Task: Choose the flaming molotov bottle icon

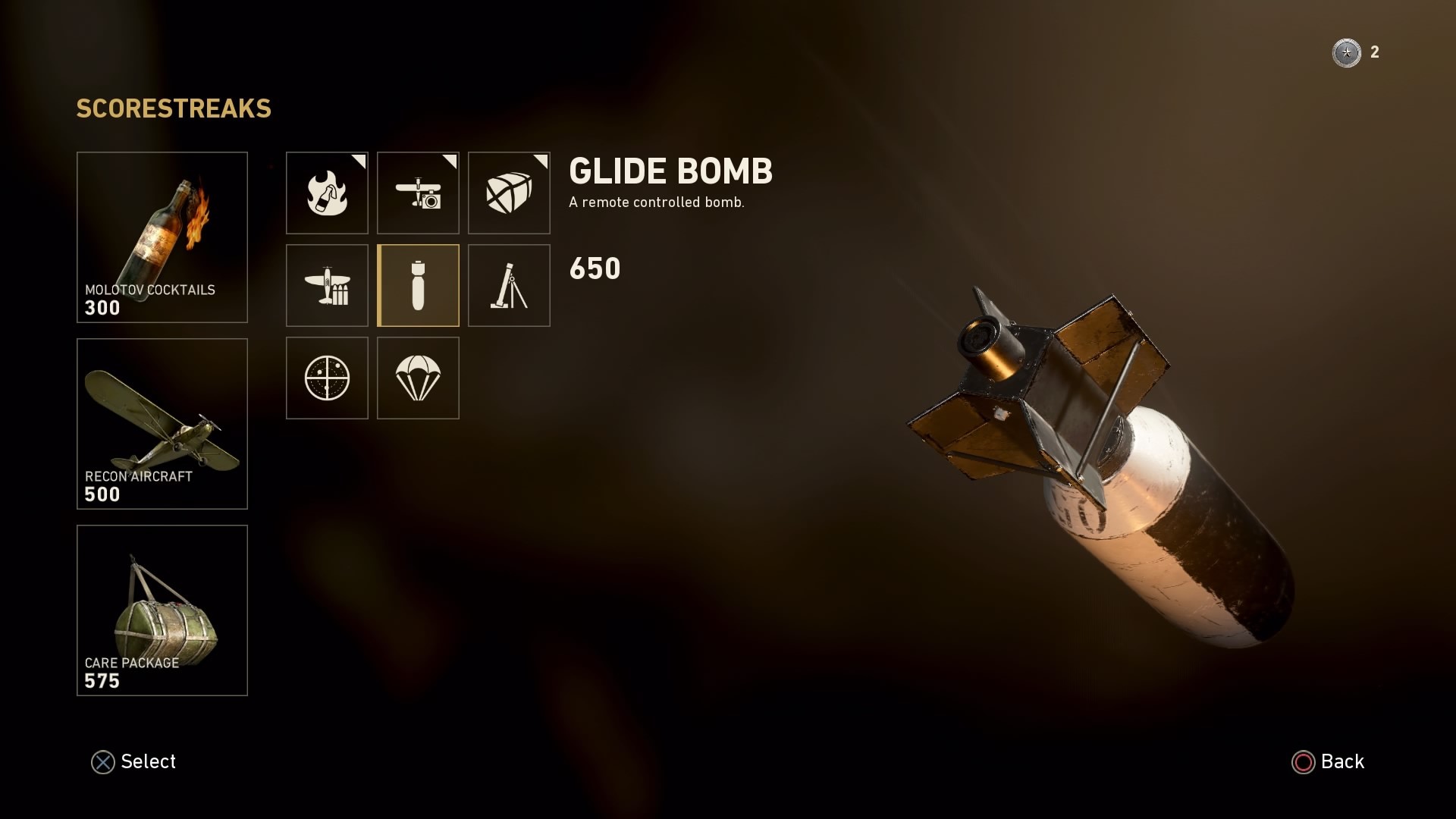Action: [x=327, y=193]
